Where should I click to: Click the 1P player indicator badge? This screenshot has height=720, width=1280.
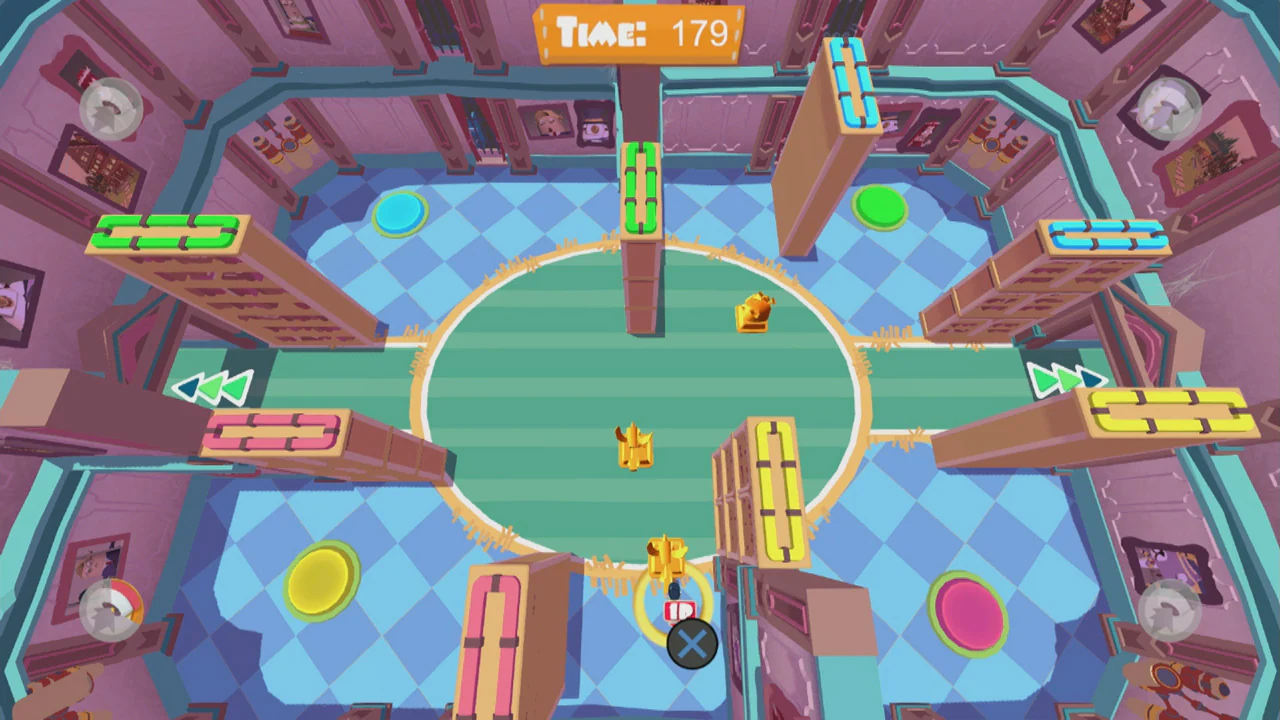point(680,610)
